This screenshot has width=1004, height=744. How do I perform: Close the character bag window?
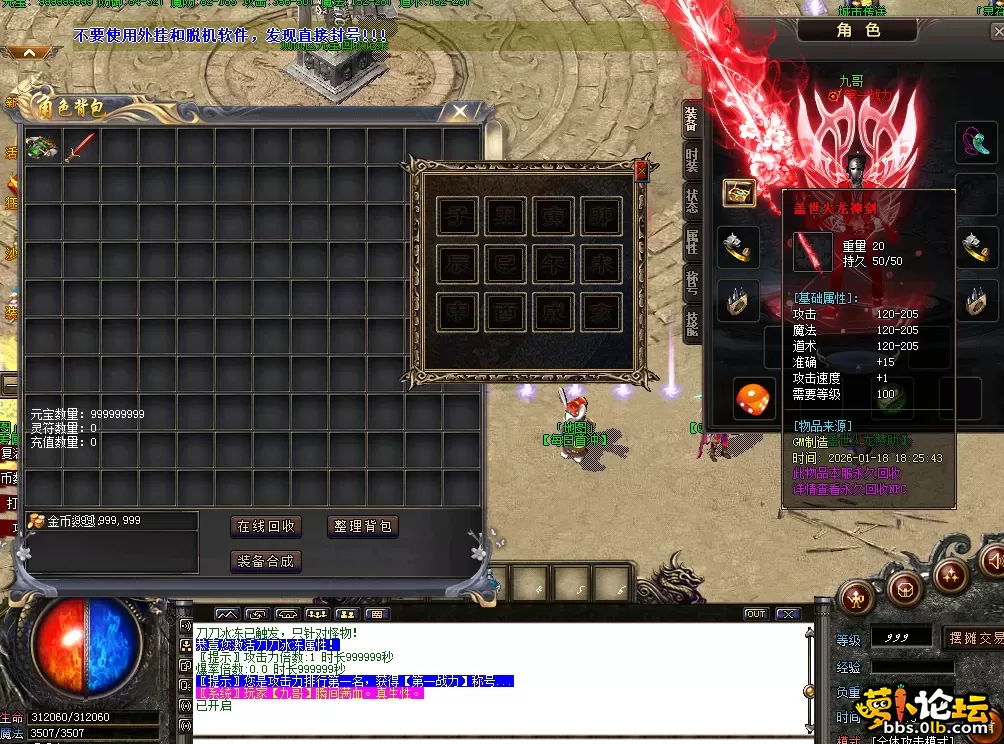[x=460, y=111]
